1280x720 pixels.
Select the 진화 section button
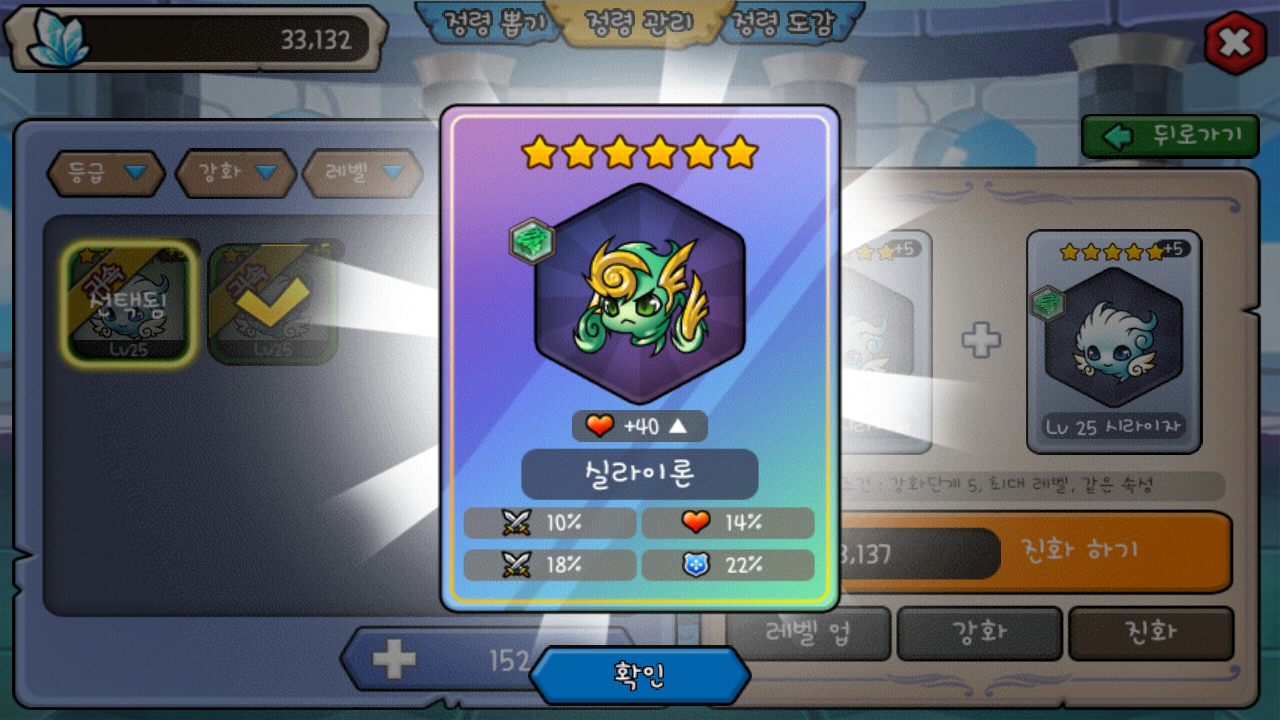point(1151,633)
